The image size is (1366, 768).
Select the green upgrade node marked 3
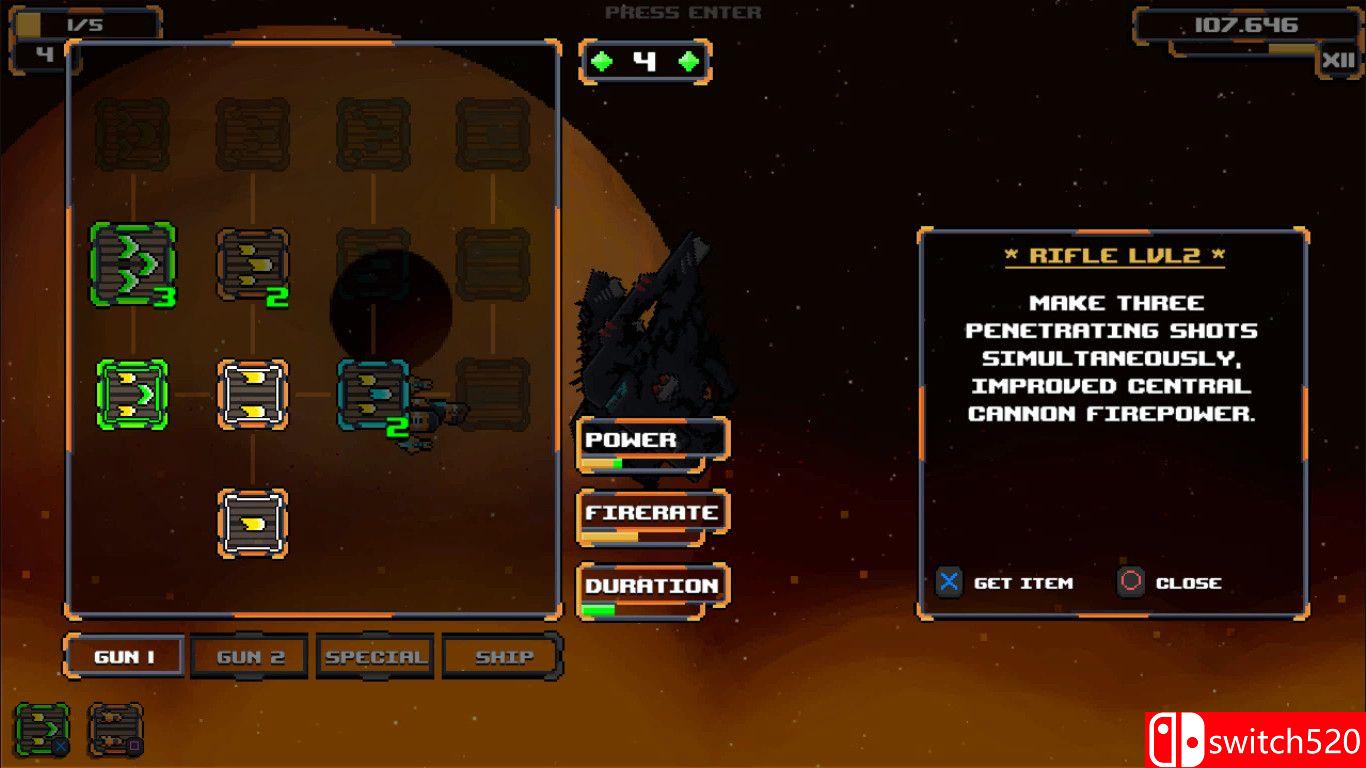(133, 265)
